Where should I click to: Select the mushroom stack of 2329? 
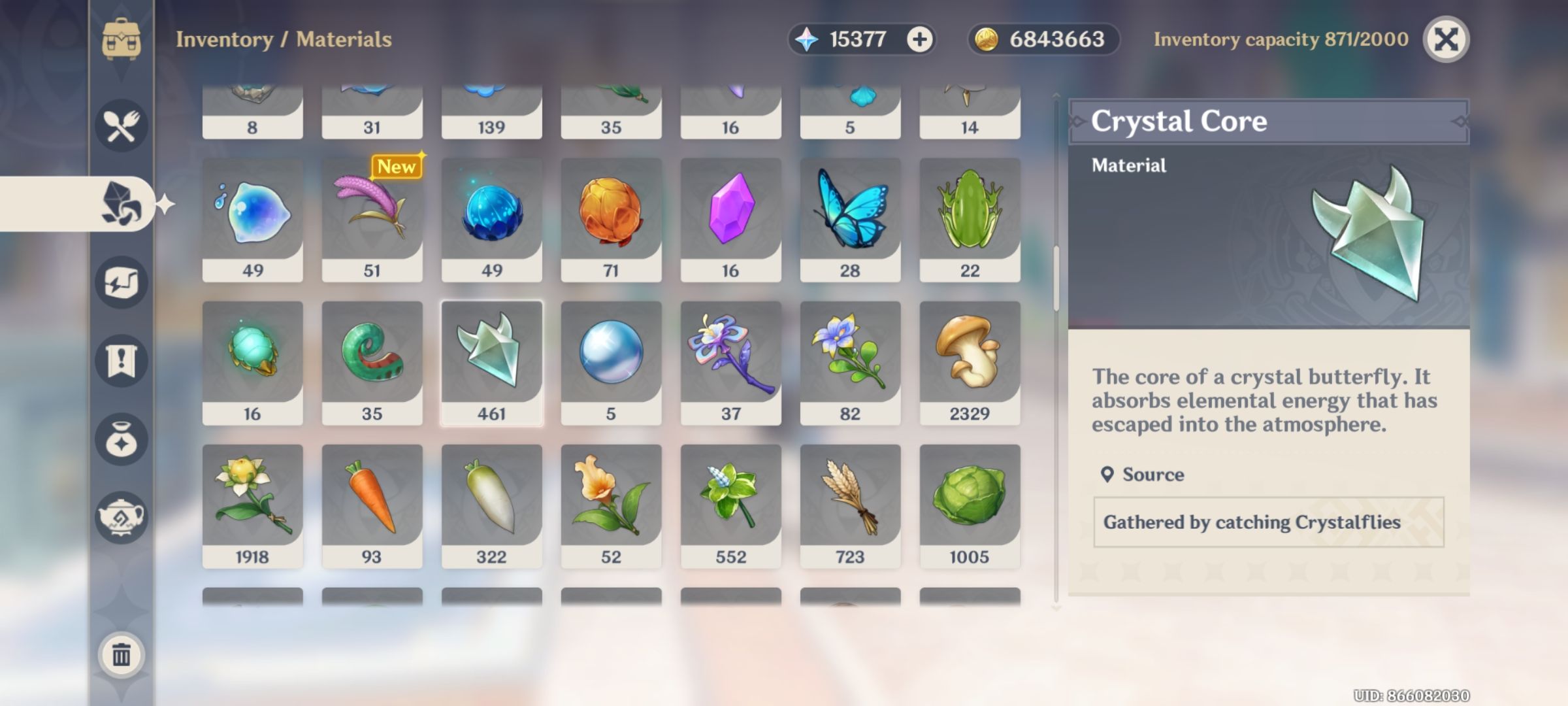971,363
